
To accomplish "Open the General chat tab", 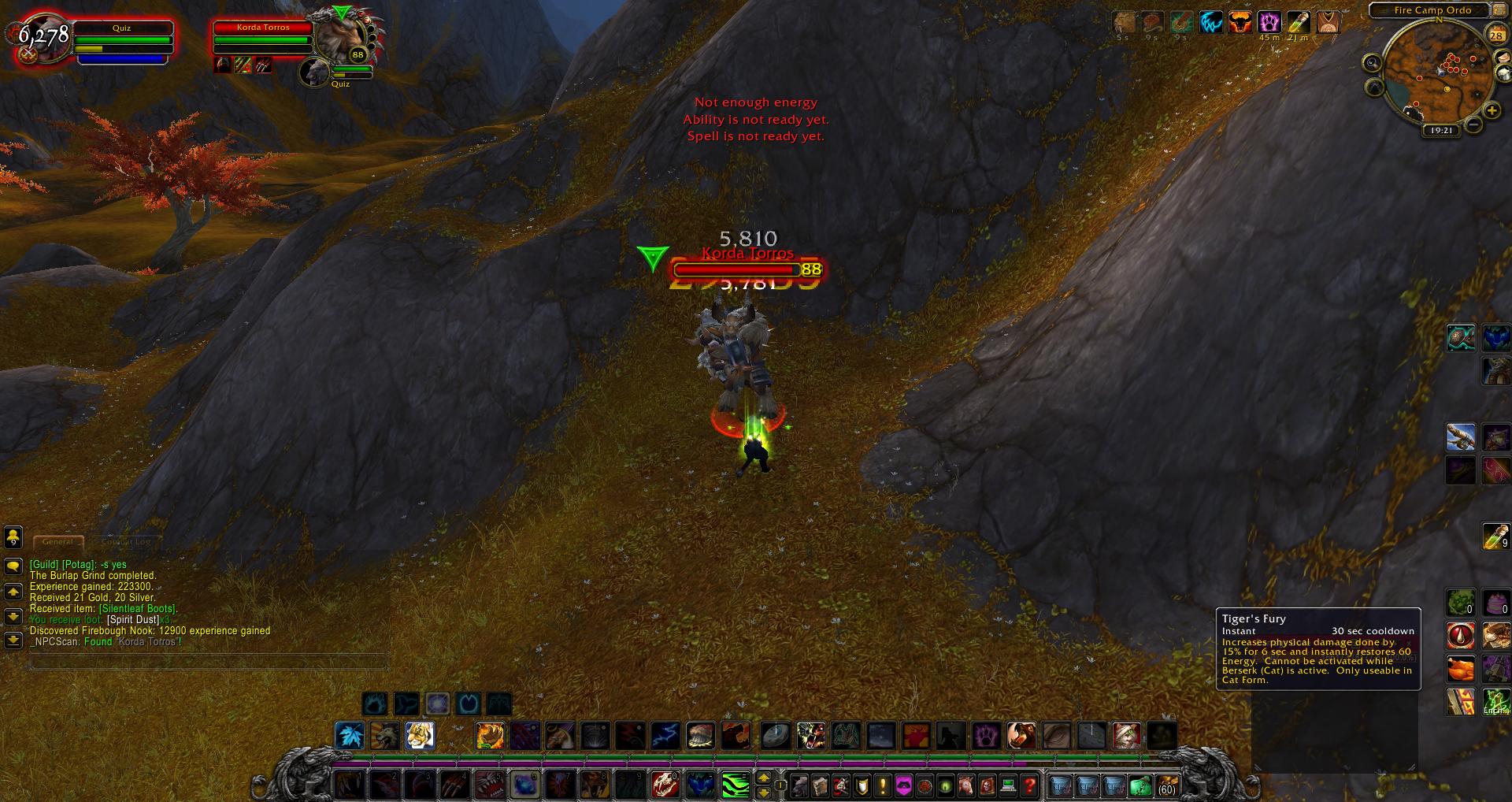I will [57, 542].
